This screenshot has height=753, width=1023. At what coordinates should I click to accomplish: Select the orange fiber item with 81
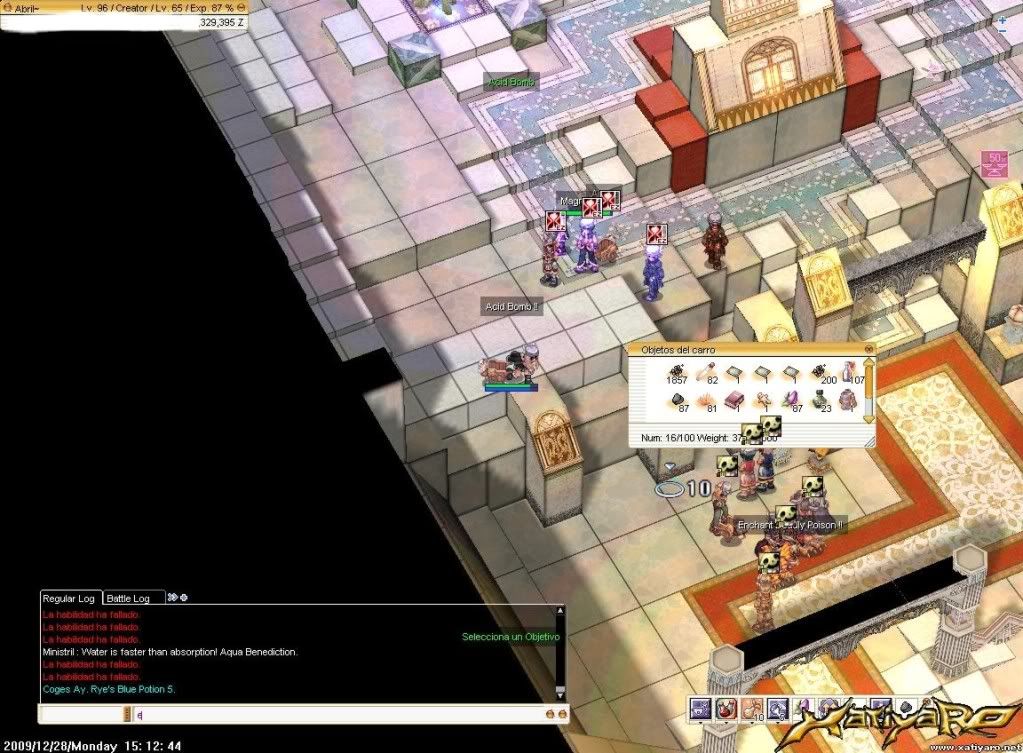point(705,401)
